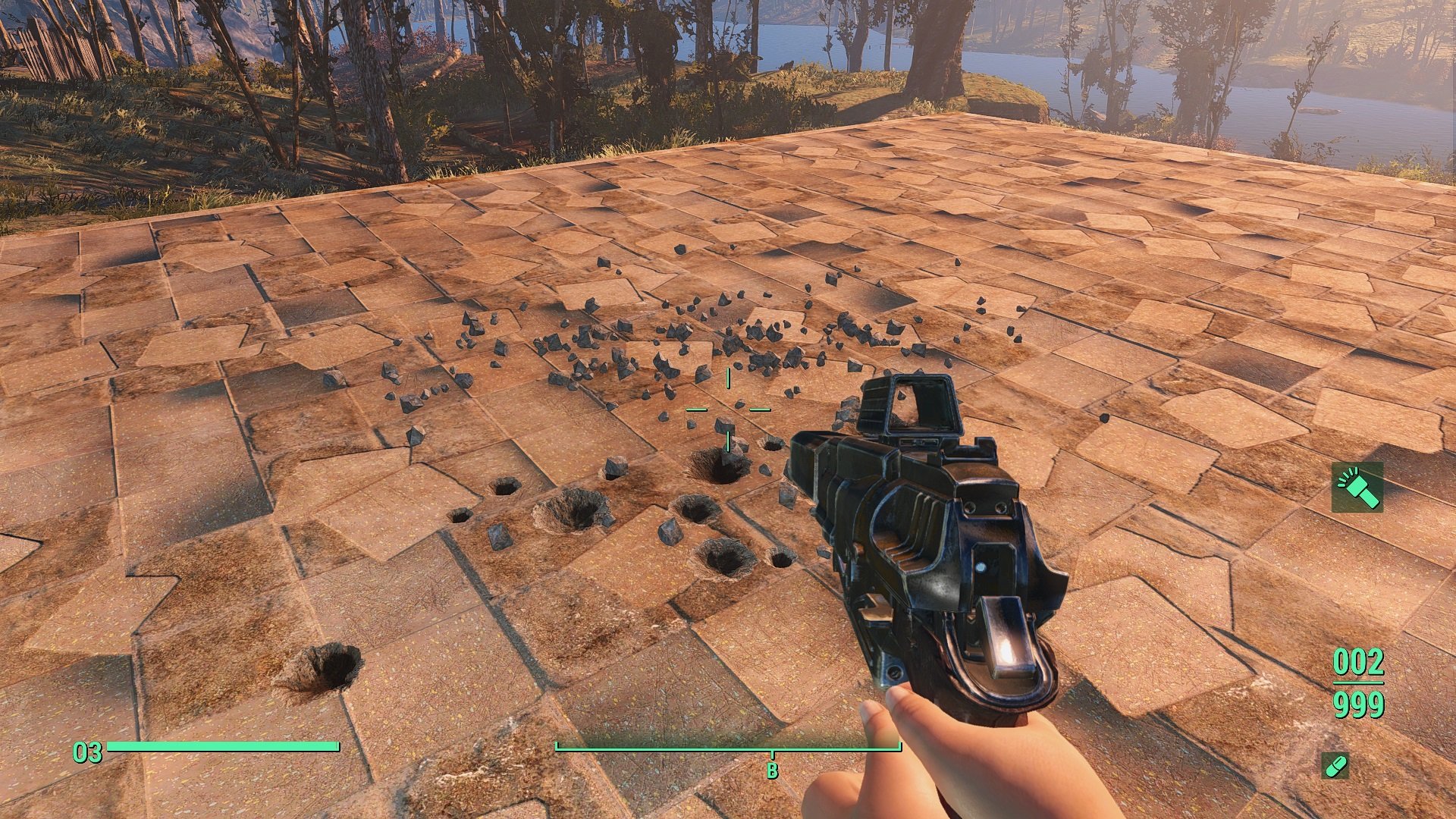Toggle the flashlight icon
Image resolution: width=1456 pixels, height=819 pixels.
point(1357,488)
